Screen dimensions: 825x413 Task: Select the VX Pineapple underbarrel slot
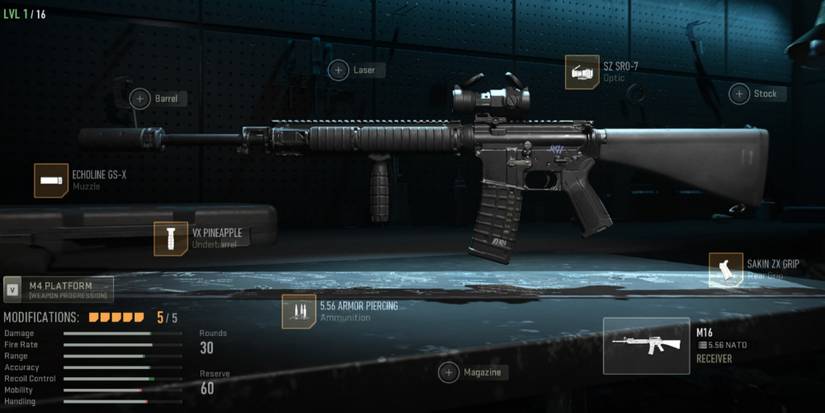point(171,238)
